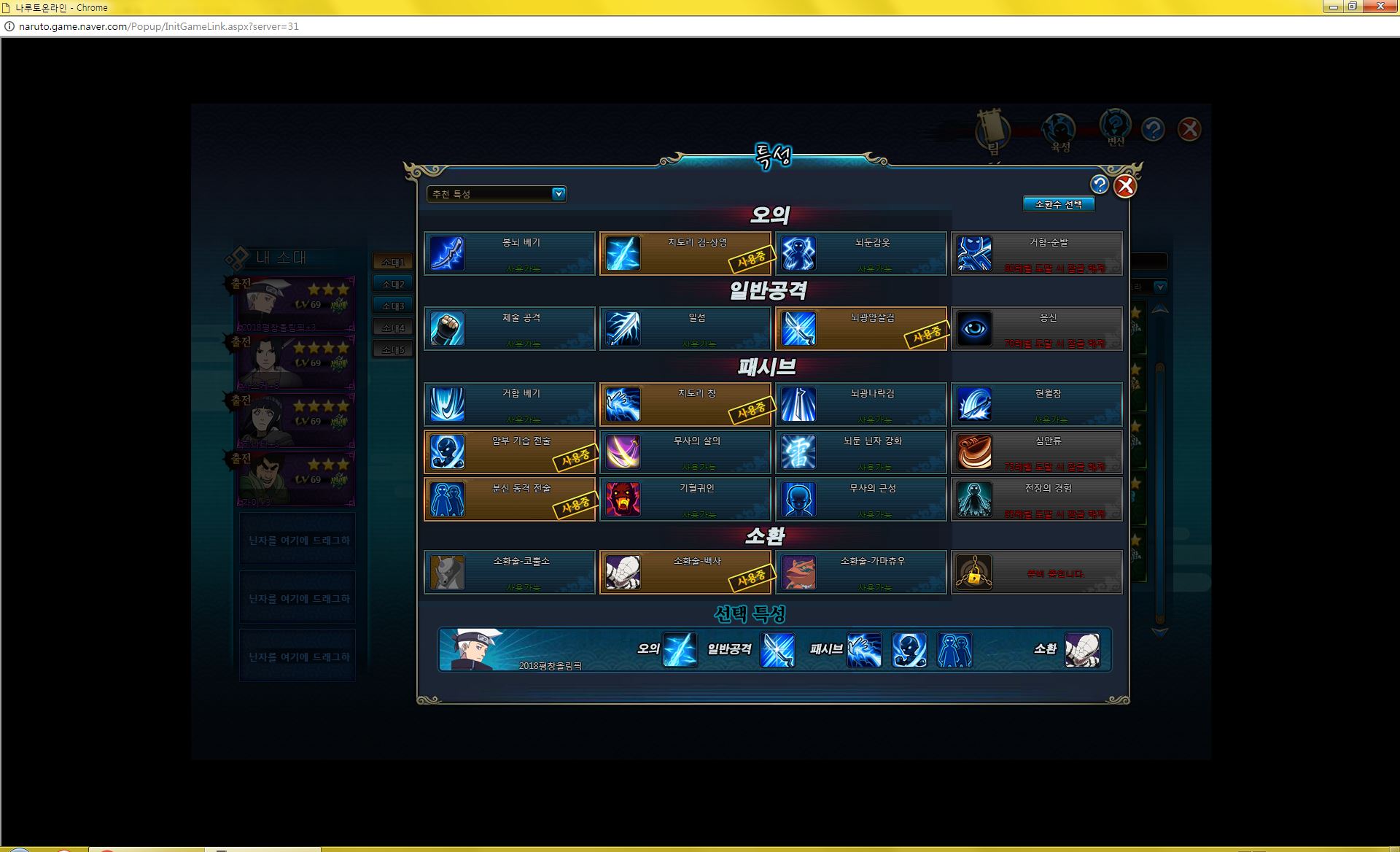This screenshot has height=852, width=1400.
Task: Select the 거합 베기 passive
Action: [x=510, y=405]
